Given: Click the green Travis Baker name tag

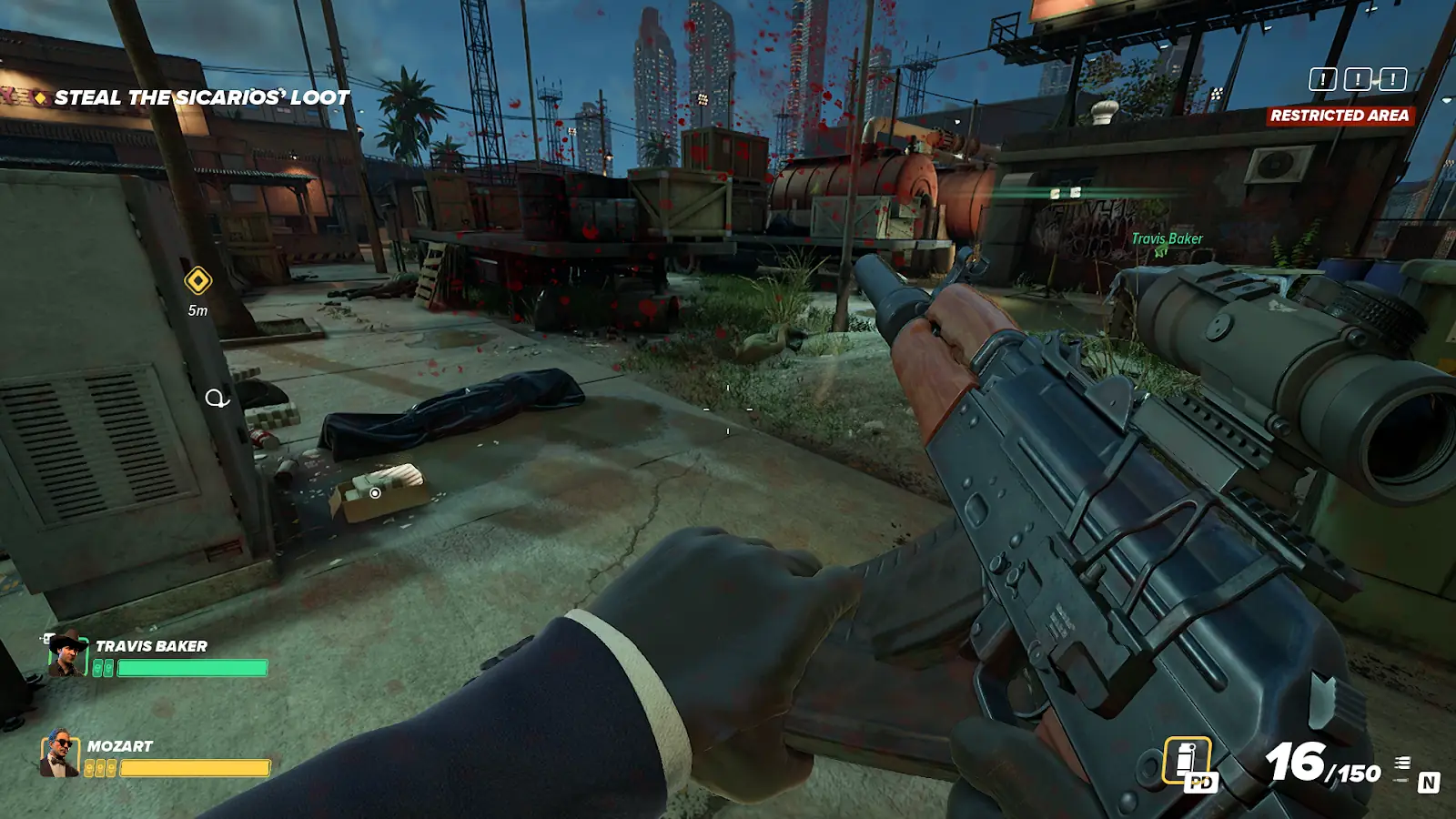Looking at the screenshot, I should point(1167,238).
